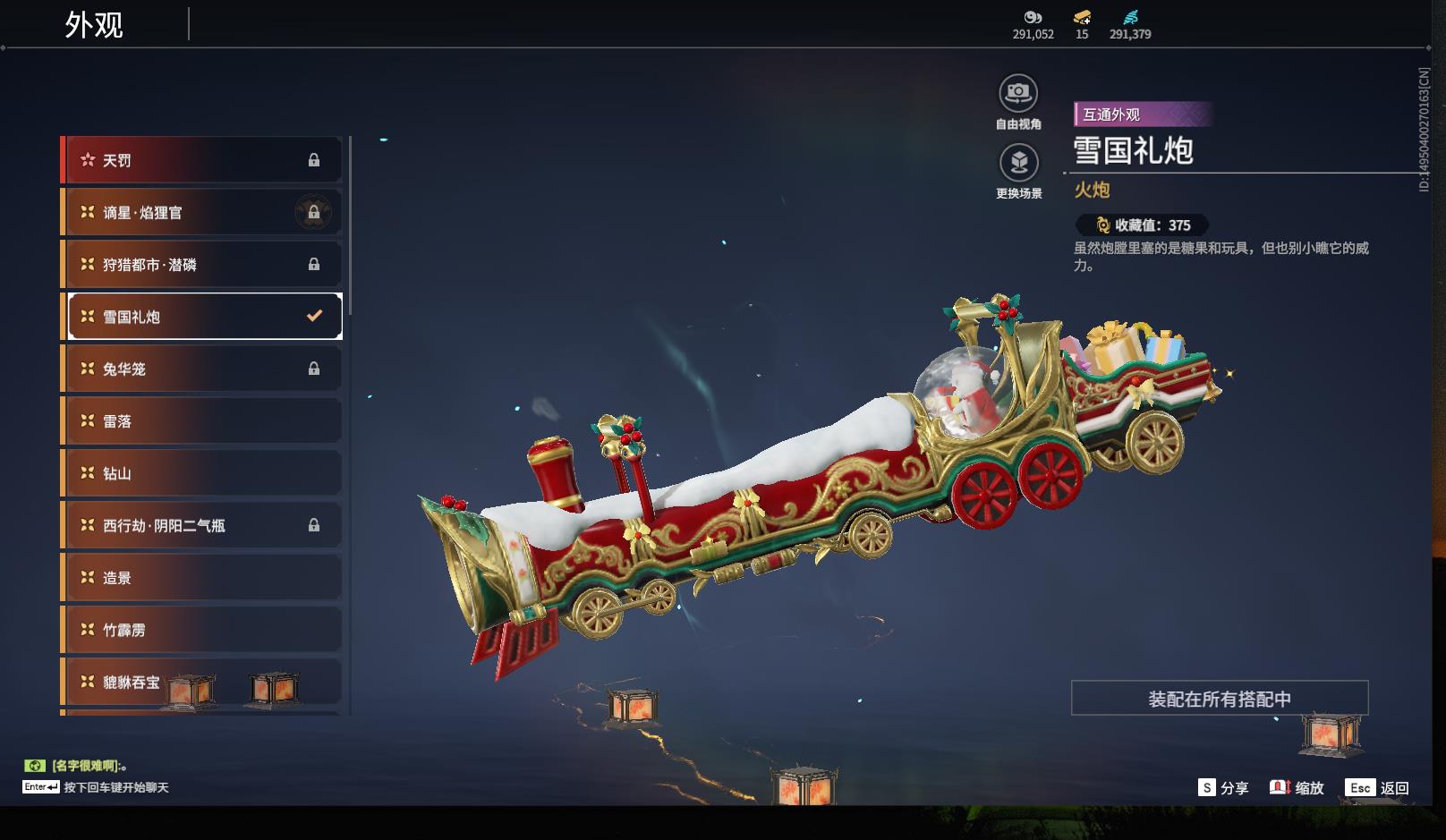Select the 天罚 skin entry
Viewport: 1446px width, 840px height.
(x=202, y=160)
